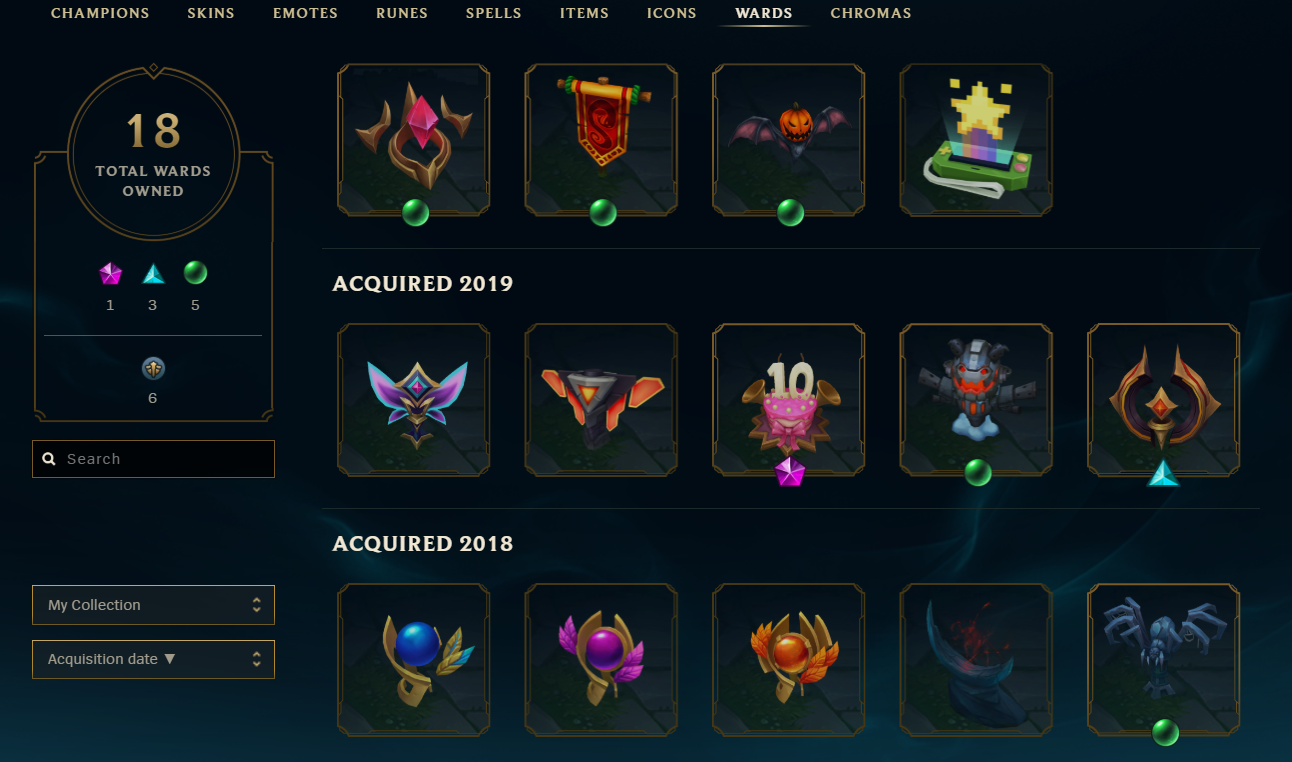Viewport: 1292px width, 762px height.
Task: Switch to the CHAMPIONS tab
Action: (x=100, y=13)
